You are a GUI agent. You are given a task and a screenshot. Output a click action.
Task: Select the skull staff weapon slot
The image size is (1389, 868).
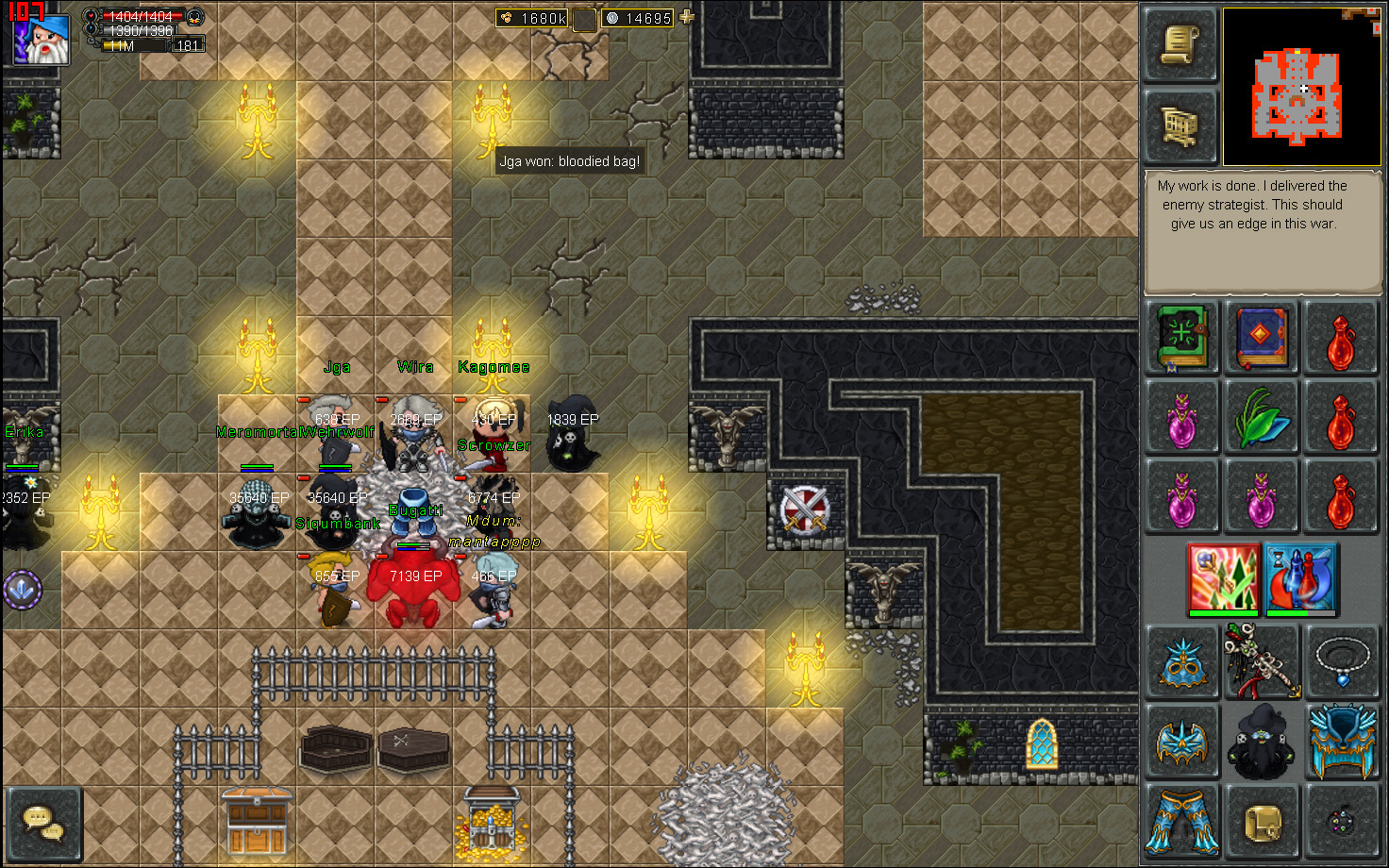[1262, 662]
